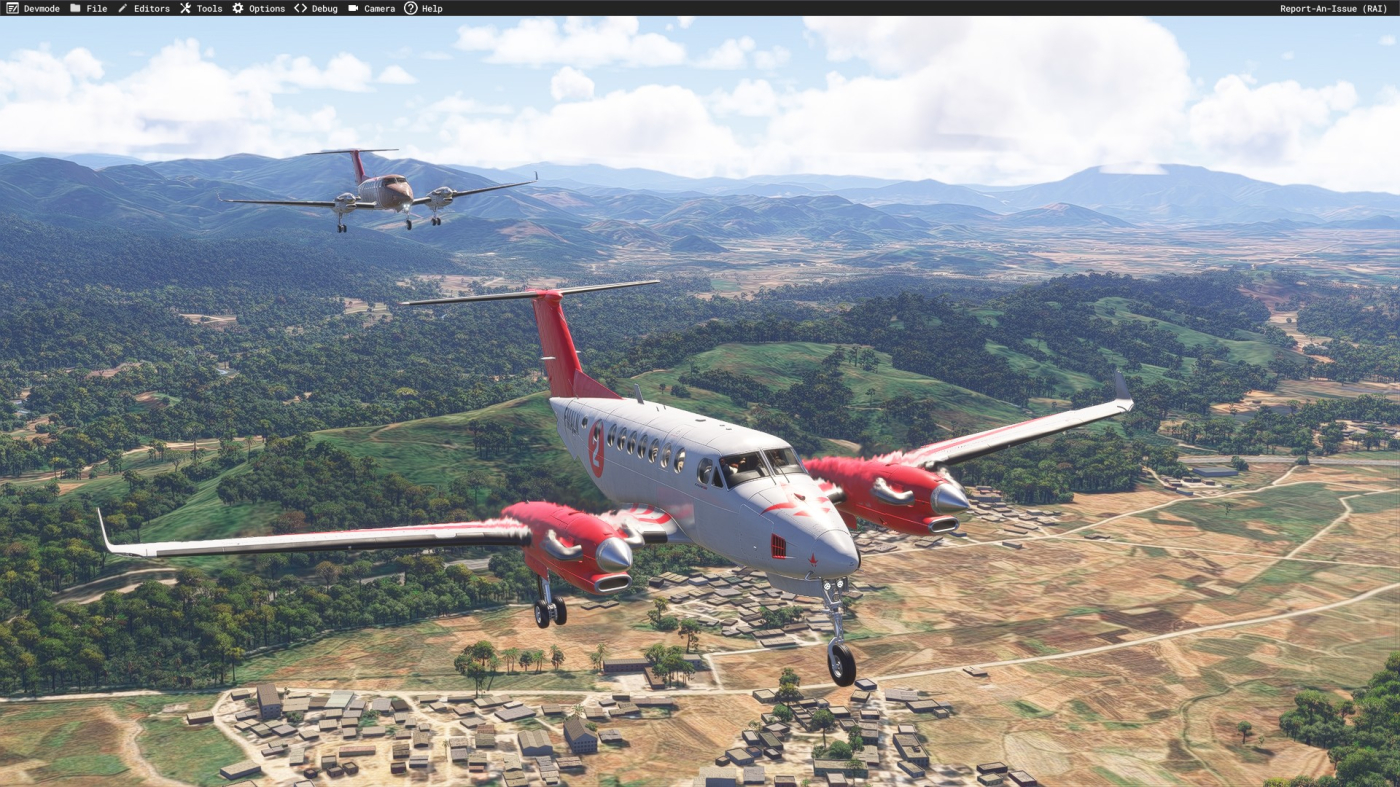The height and width of the screenshot is (787, 1400).
Task: Open the Editors menu
Action: coord(143,8)
